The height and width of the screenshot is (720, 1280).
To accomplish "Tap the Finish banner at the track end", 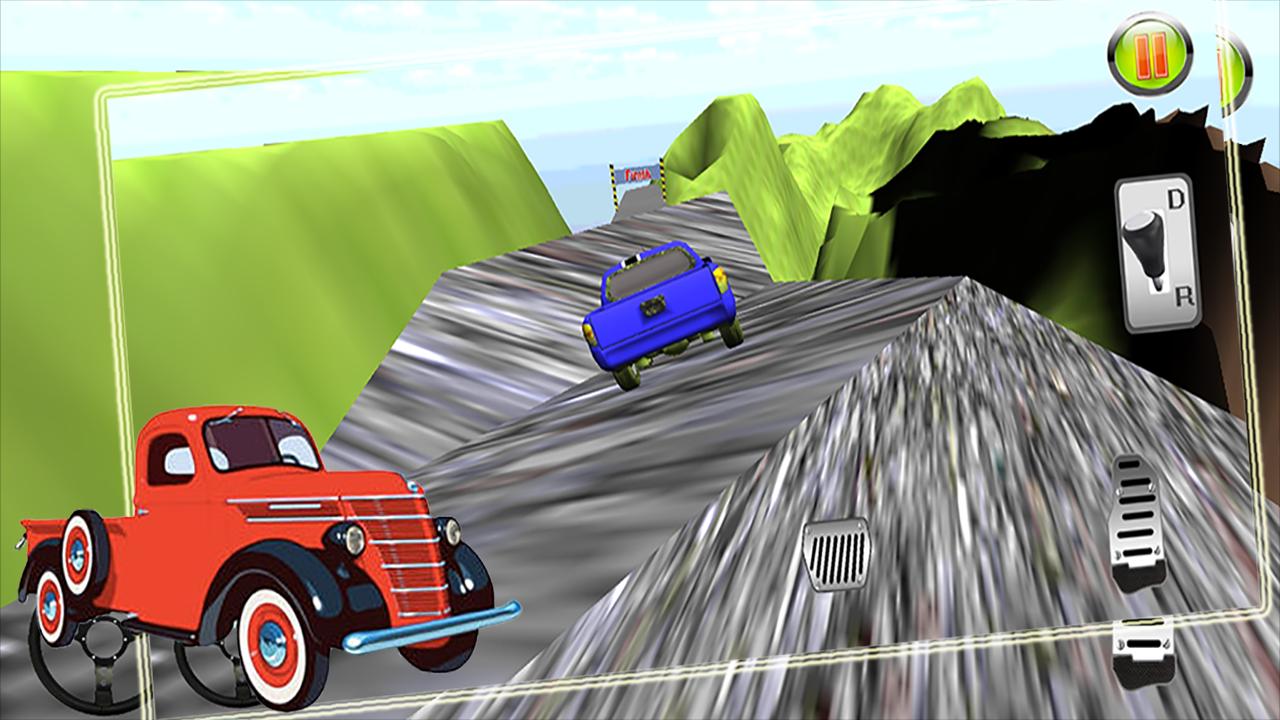I will point(637,172).
